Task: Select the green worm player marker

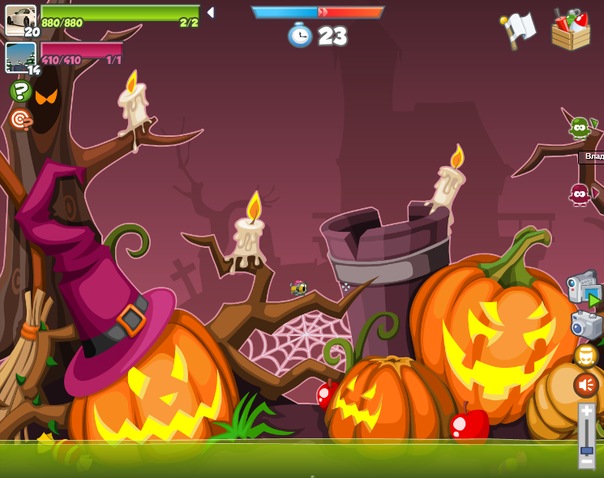Action: point(579,127)
